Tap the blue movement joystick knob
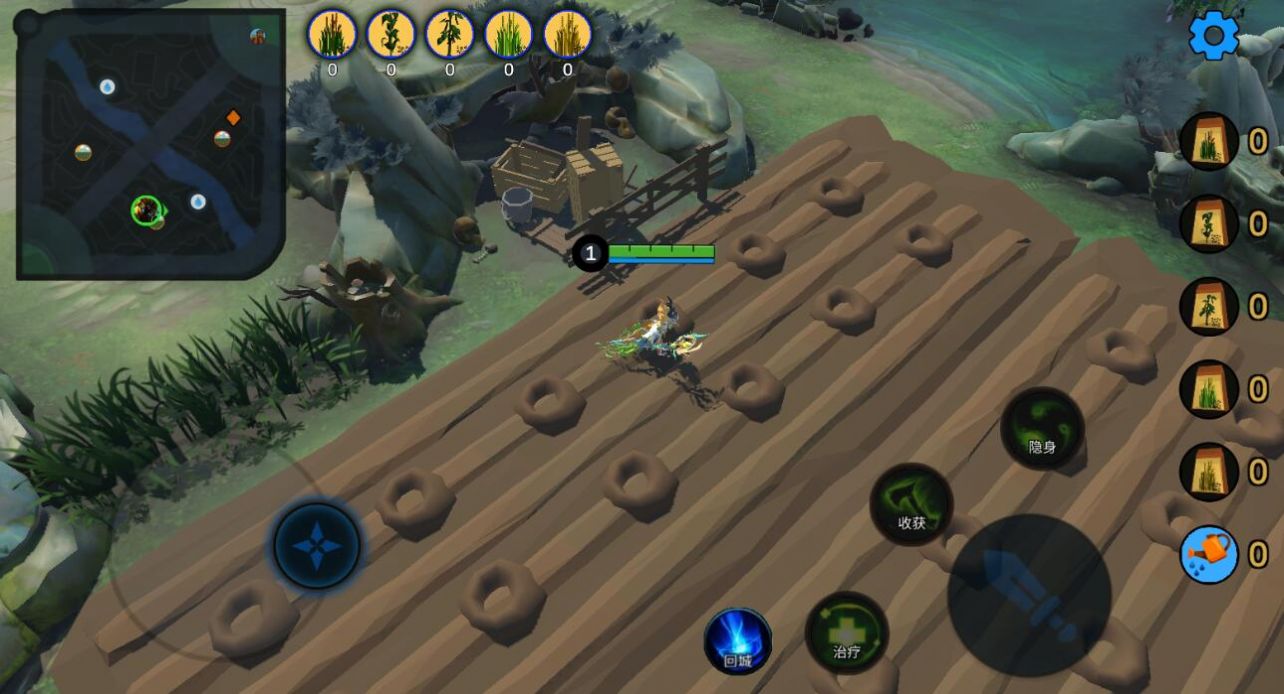1284x694 pixels. coord(317,546)
